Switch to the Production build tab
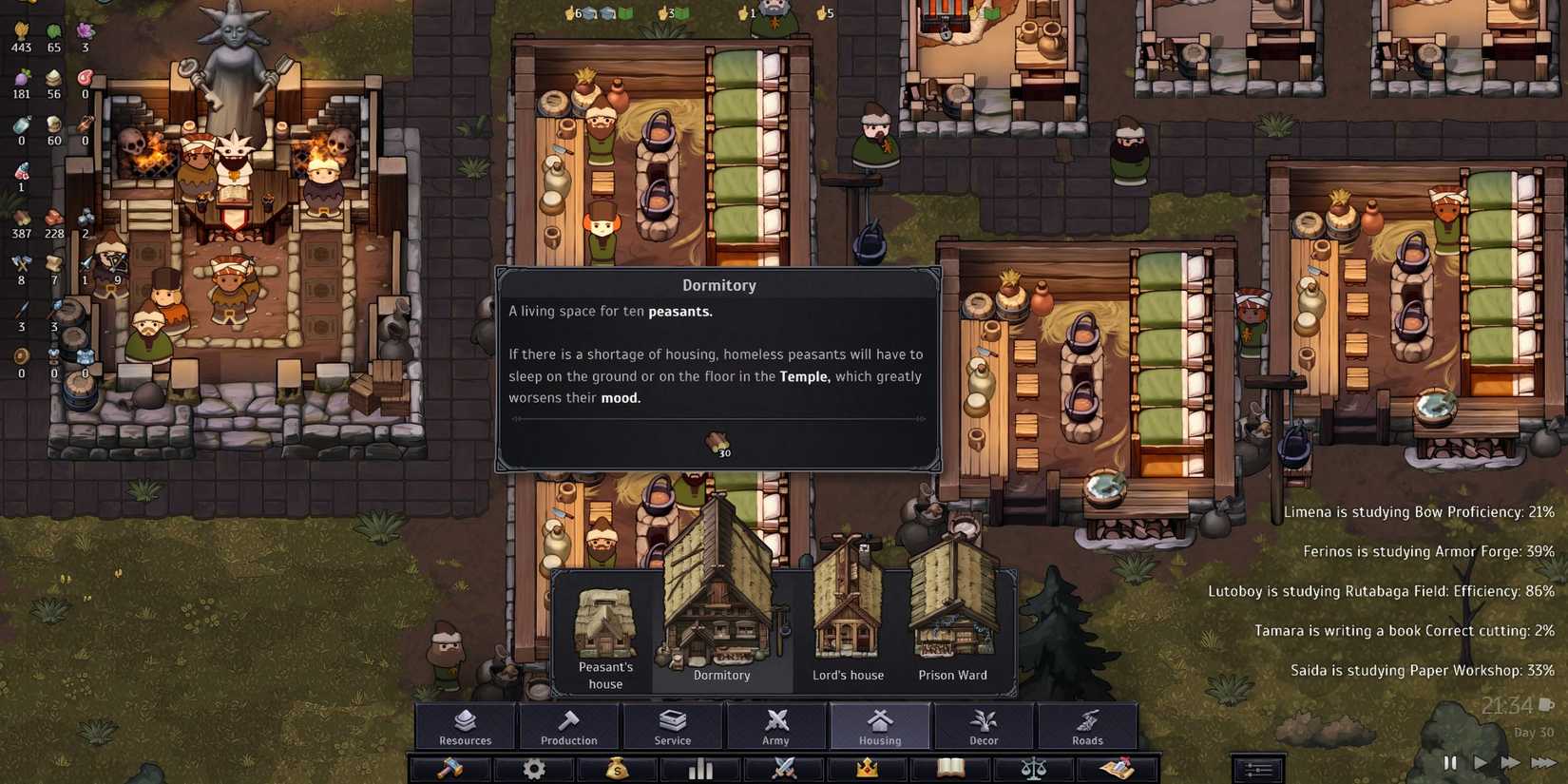 point(568,727)
